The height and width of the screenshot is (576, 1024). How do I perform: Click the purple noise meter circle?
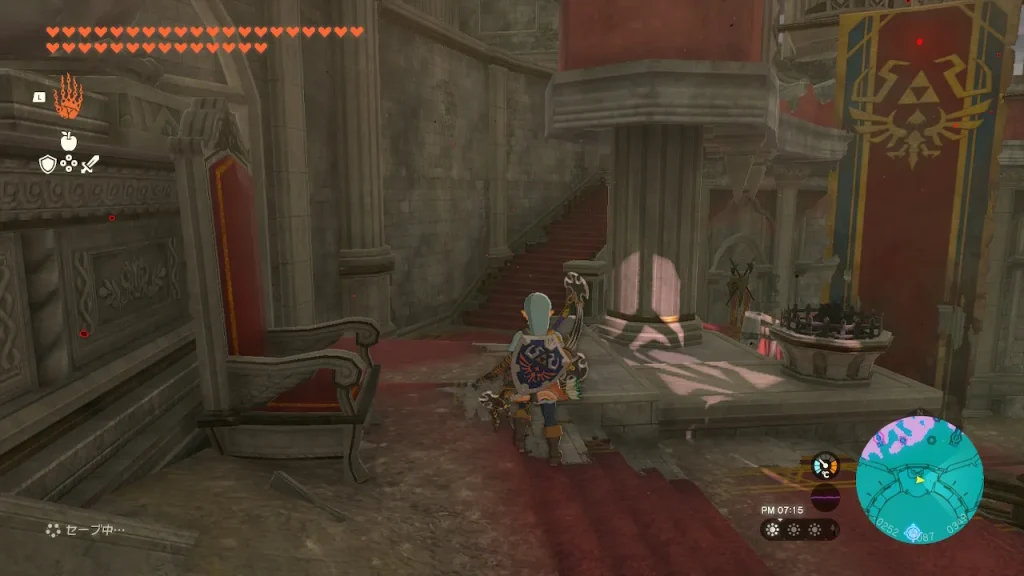(825, 498)
